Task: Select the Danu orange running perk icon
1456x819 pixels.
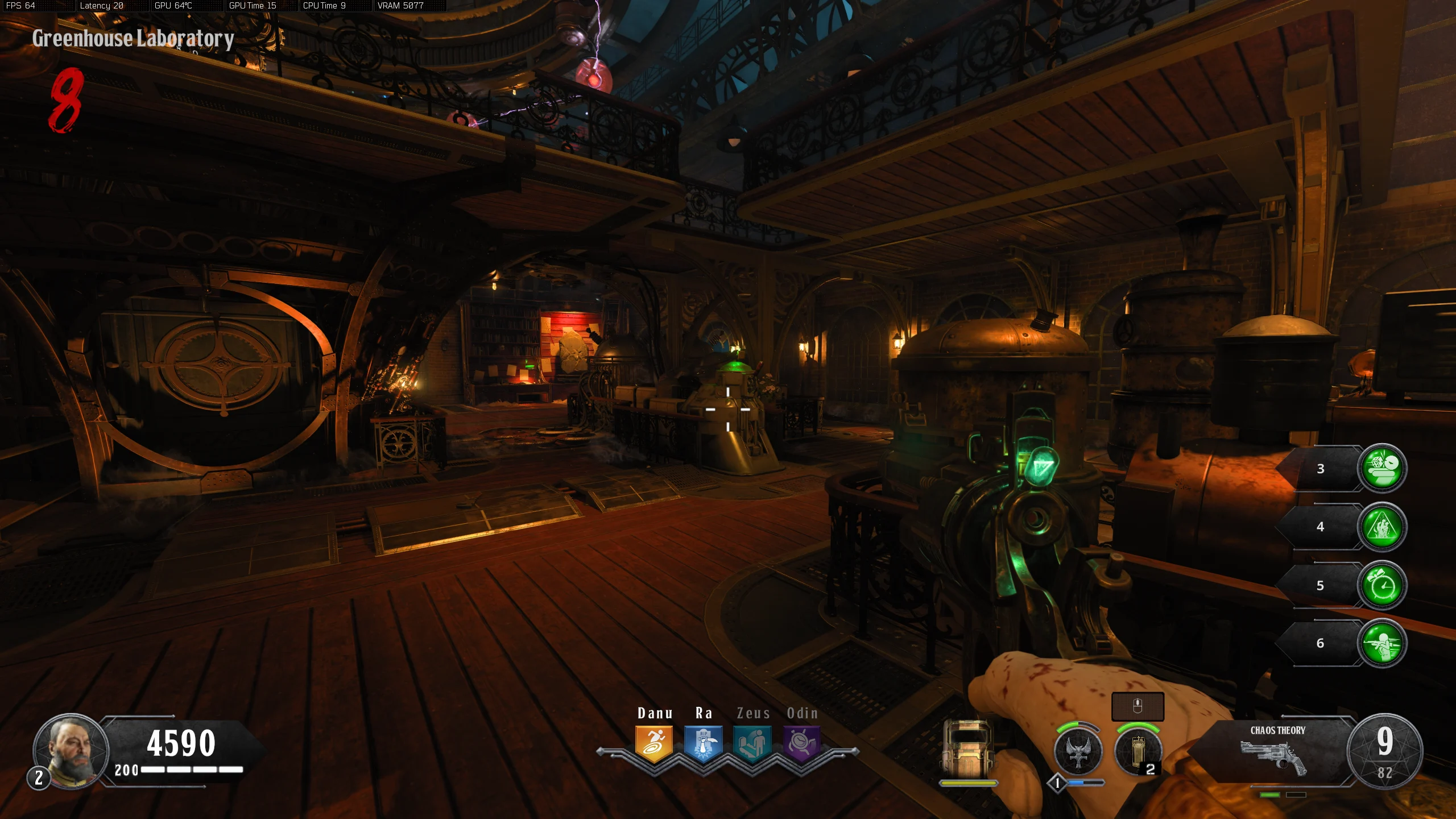Action: pyautogui.click(x=654, y=743)
